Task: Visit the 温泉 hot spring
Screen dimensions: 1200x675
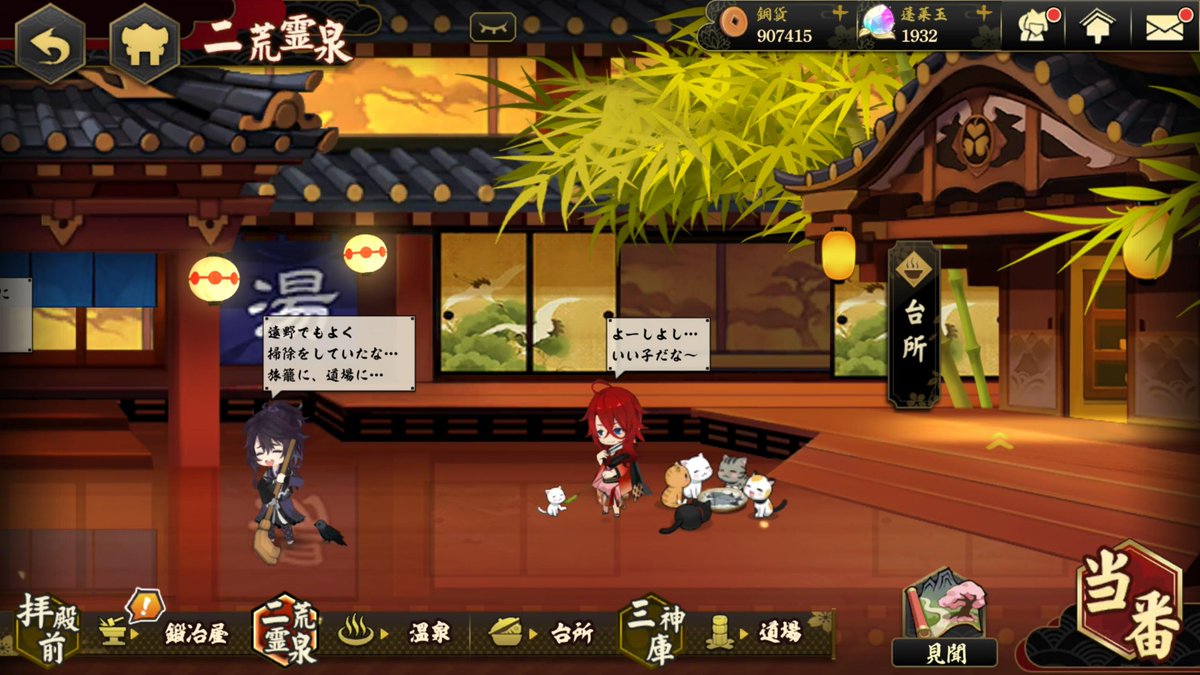Action: [400, 632]
